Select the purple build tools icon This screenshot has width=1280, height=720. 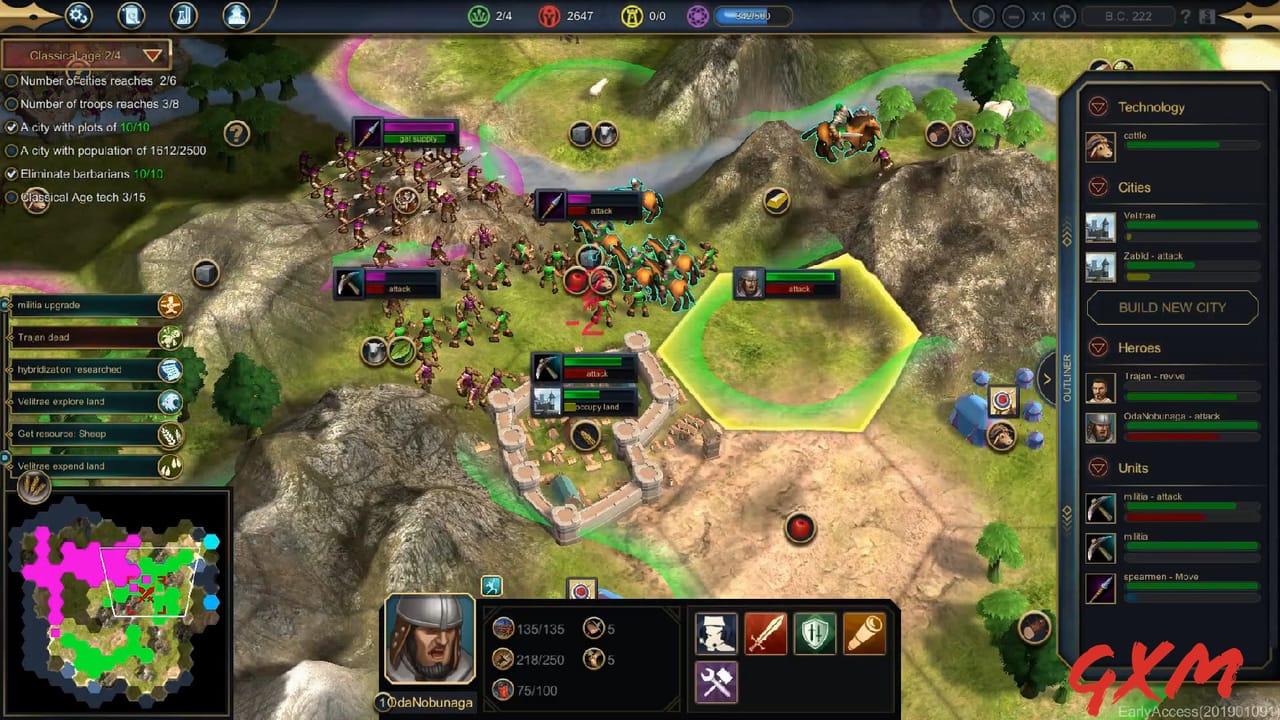pyautogui.click(x=716, y=682)
